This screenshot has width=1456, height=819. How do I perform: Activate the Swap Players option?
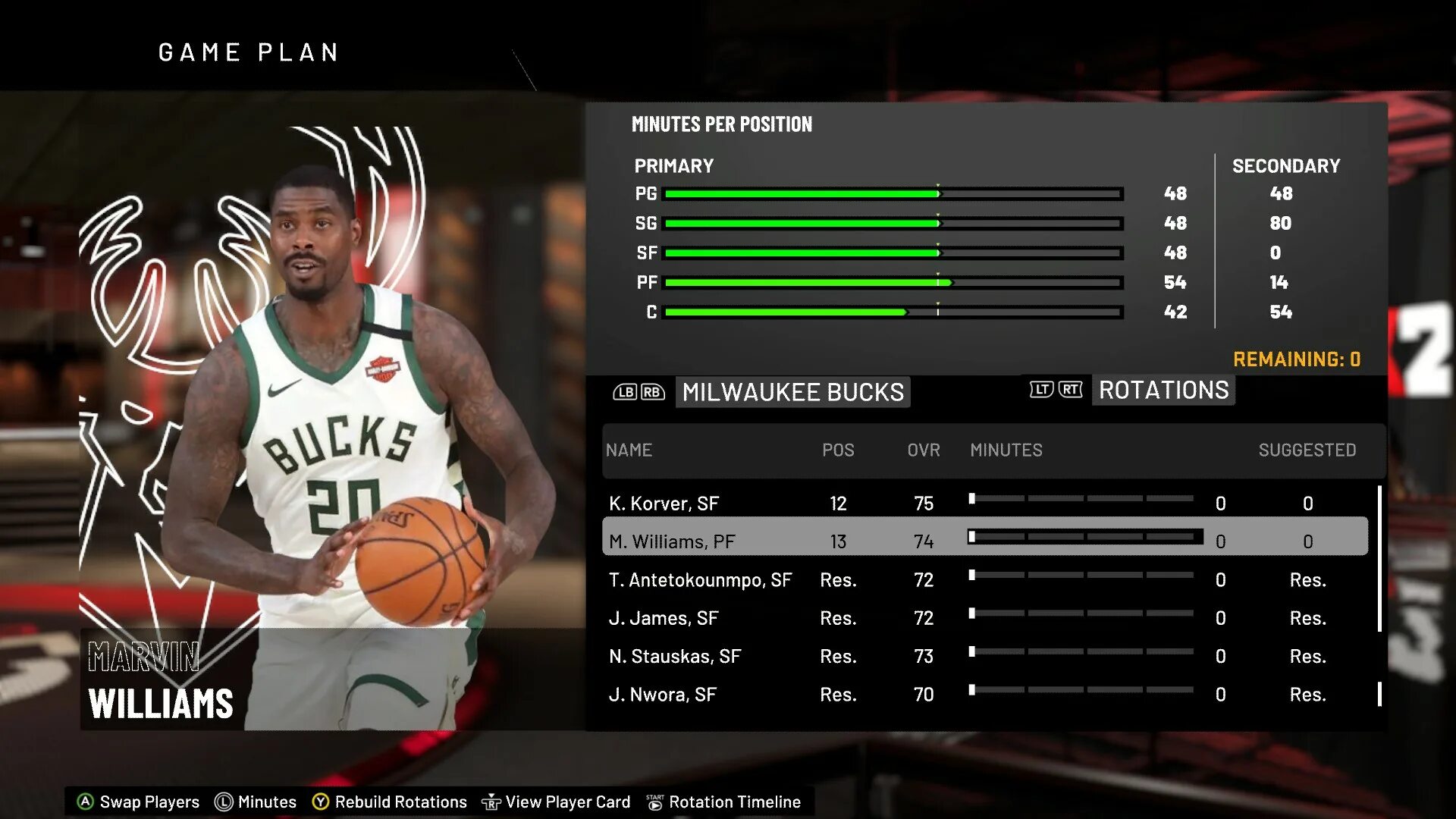pos(139,802)
